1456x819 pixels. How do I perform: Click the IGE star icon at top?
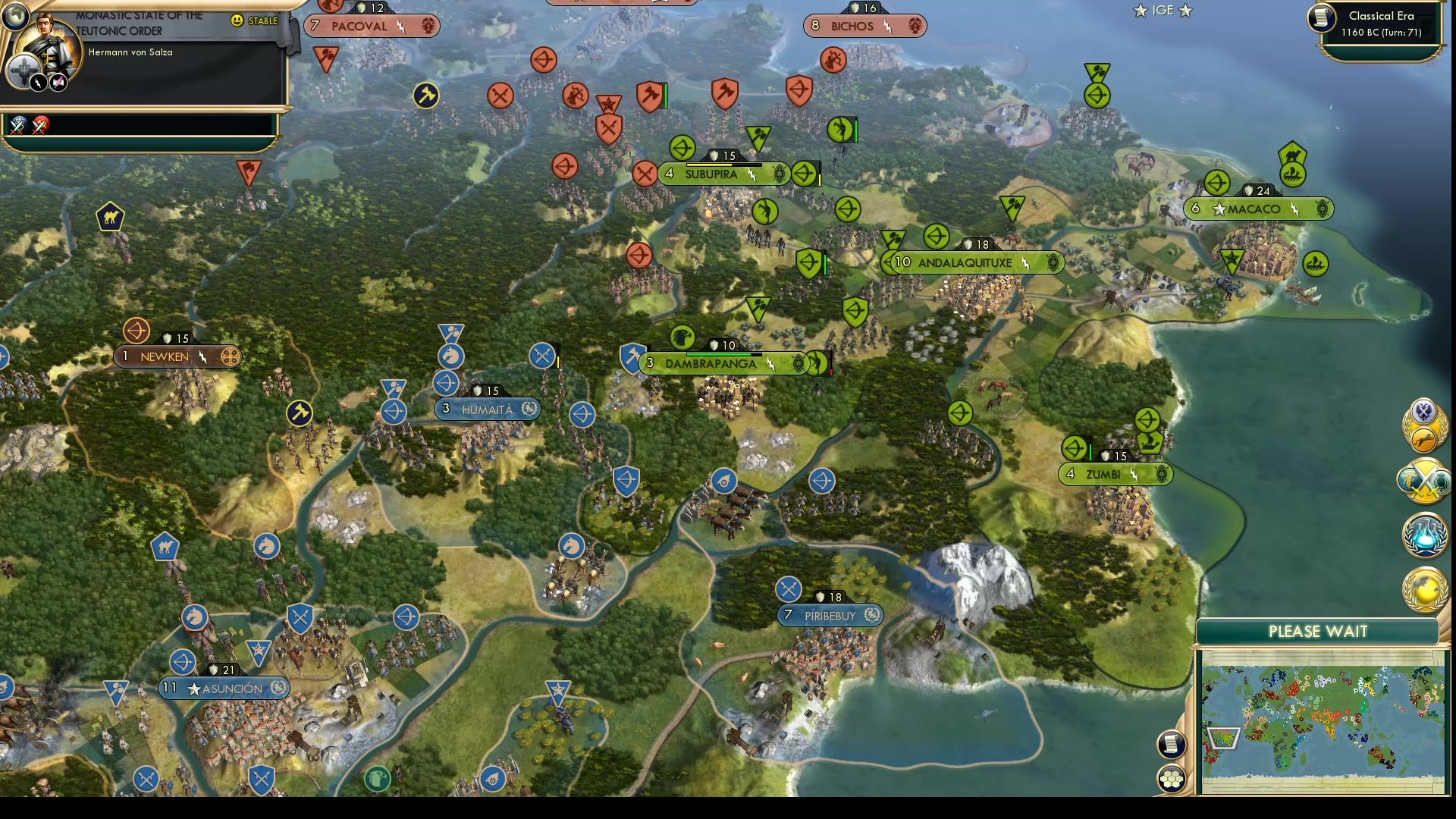1139,11
